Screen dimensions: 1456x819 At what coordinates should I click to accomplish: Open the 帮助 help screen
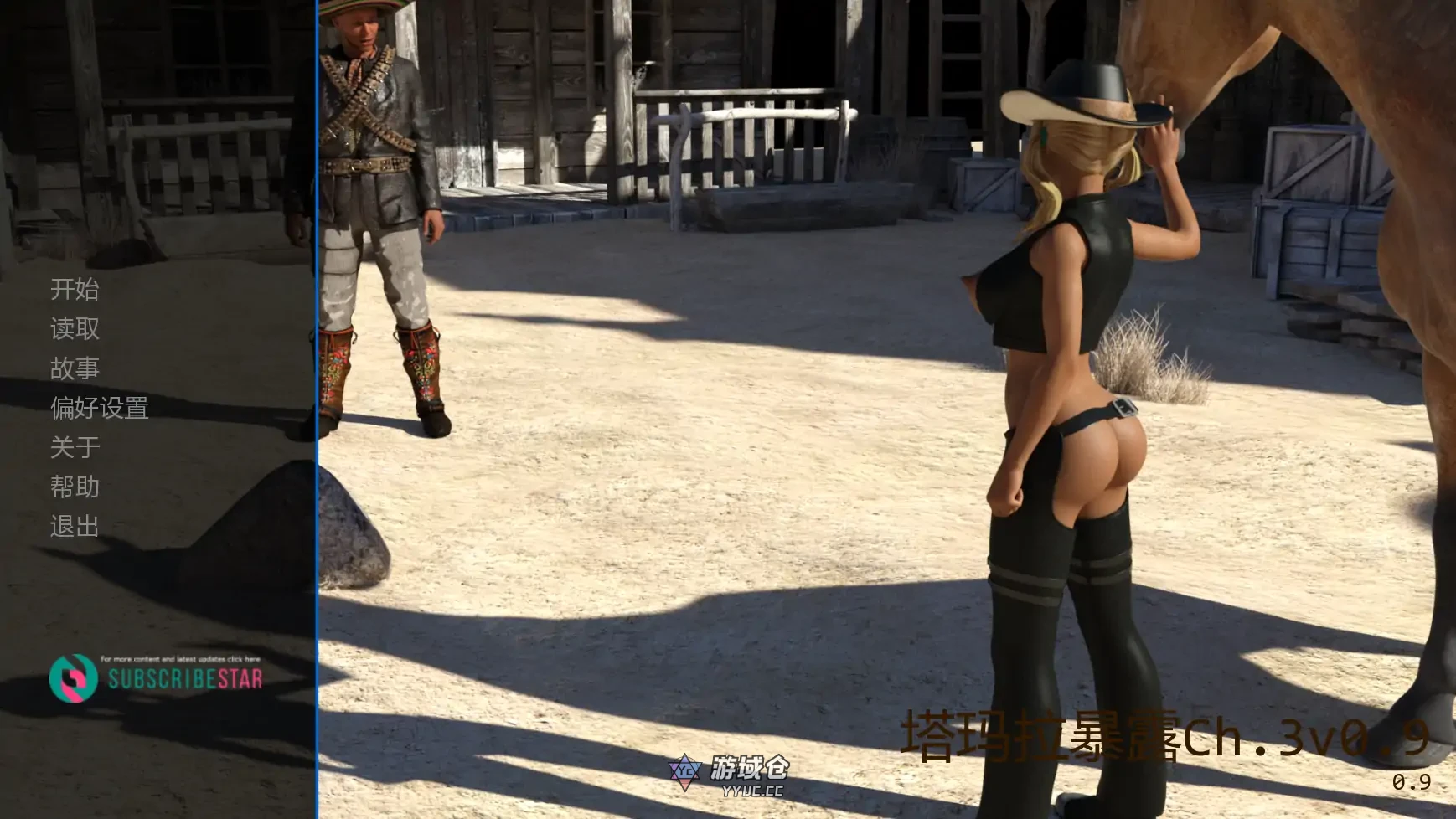click(74, 486)
